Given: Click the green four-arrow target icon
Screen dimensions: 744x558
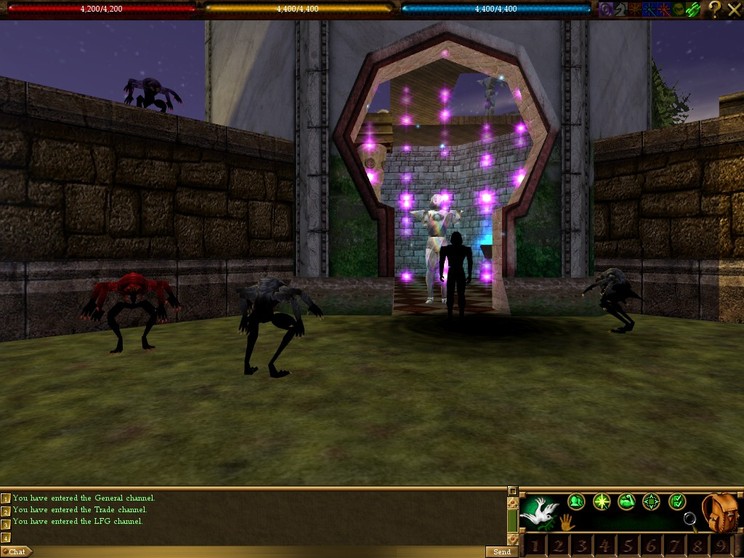Looking at the screenshot, I should pyautogui.click(x=652, y=501).
